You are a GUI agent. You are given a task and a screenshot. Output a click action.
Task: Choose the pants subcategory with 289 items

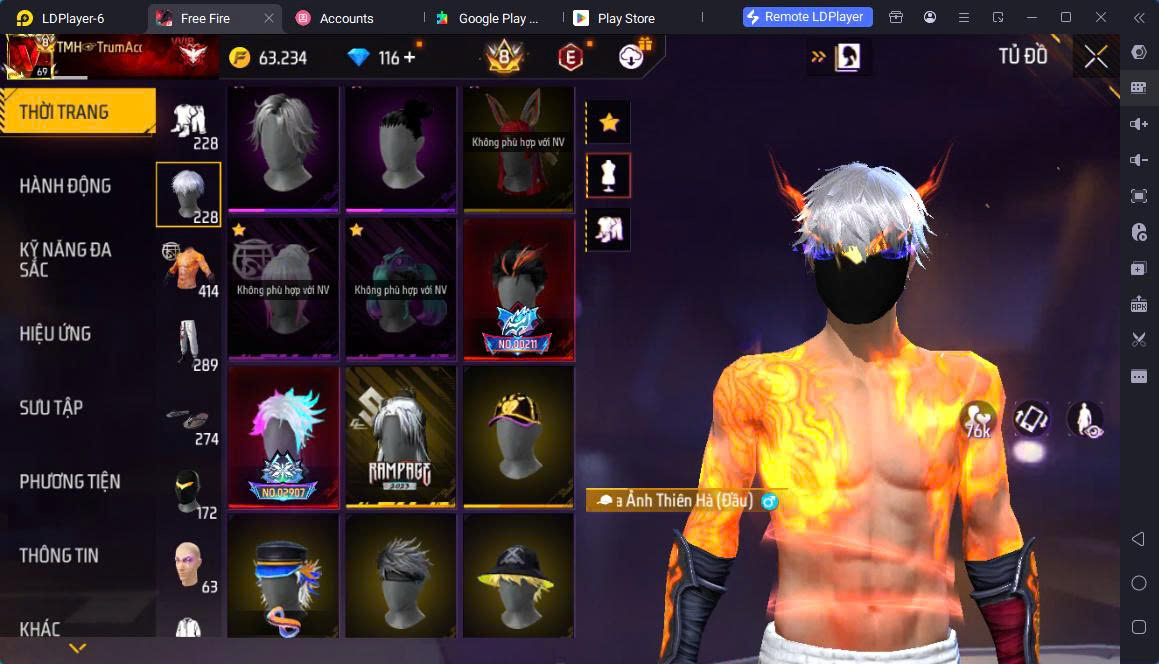pos(188,342)
